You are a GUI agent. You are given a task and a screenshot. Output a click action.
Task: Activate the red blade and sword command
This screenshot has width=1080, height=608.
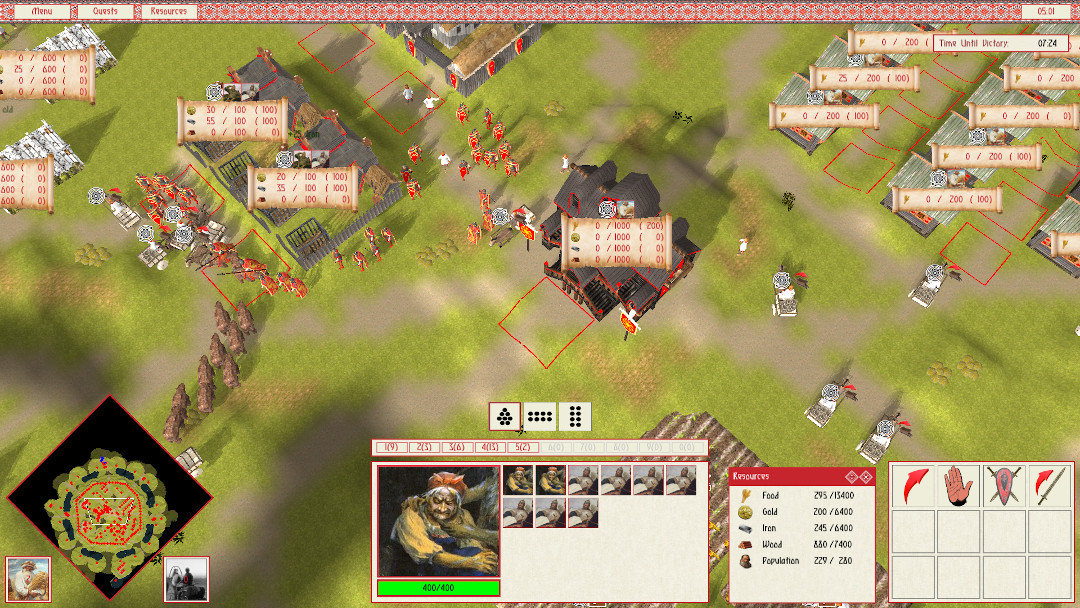pos(1049,485)
